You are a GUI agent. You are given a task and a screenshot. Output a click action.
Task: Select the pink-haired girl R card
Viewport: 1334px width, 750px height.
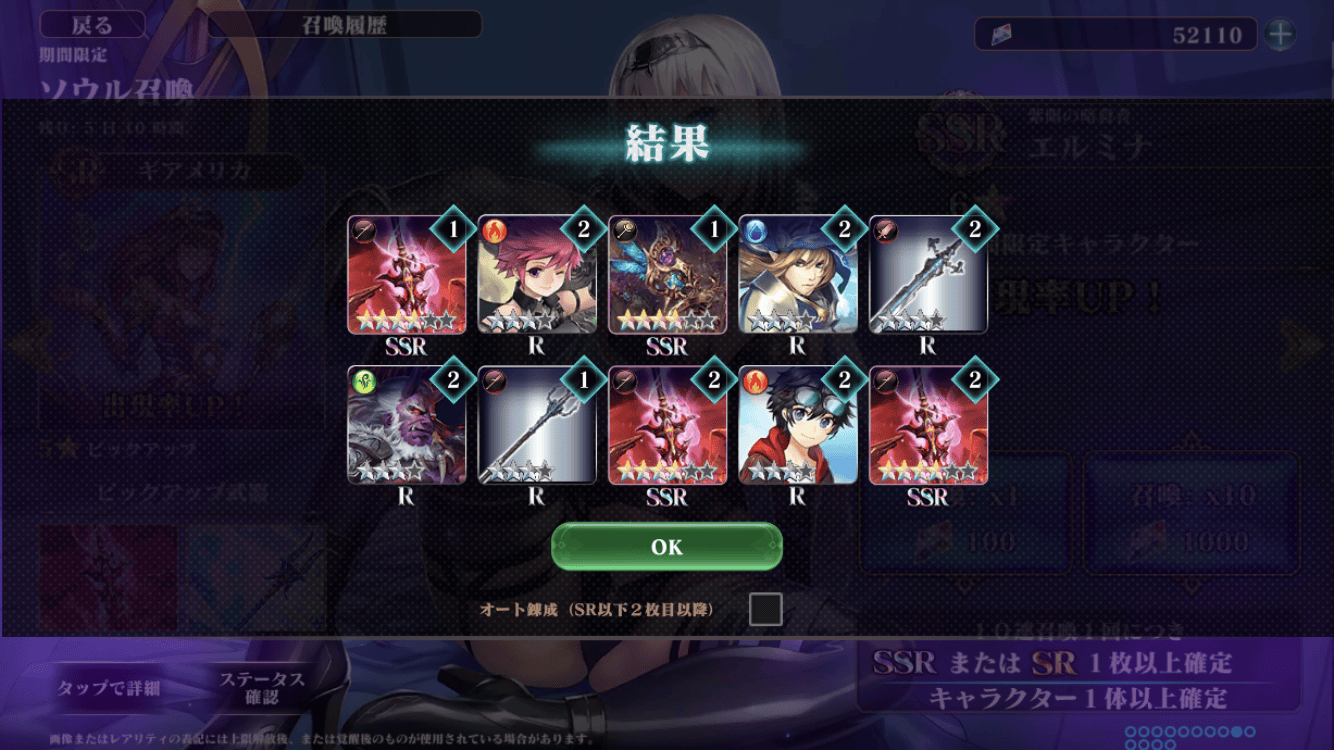click(537, 275)
